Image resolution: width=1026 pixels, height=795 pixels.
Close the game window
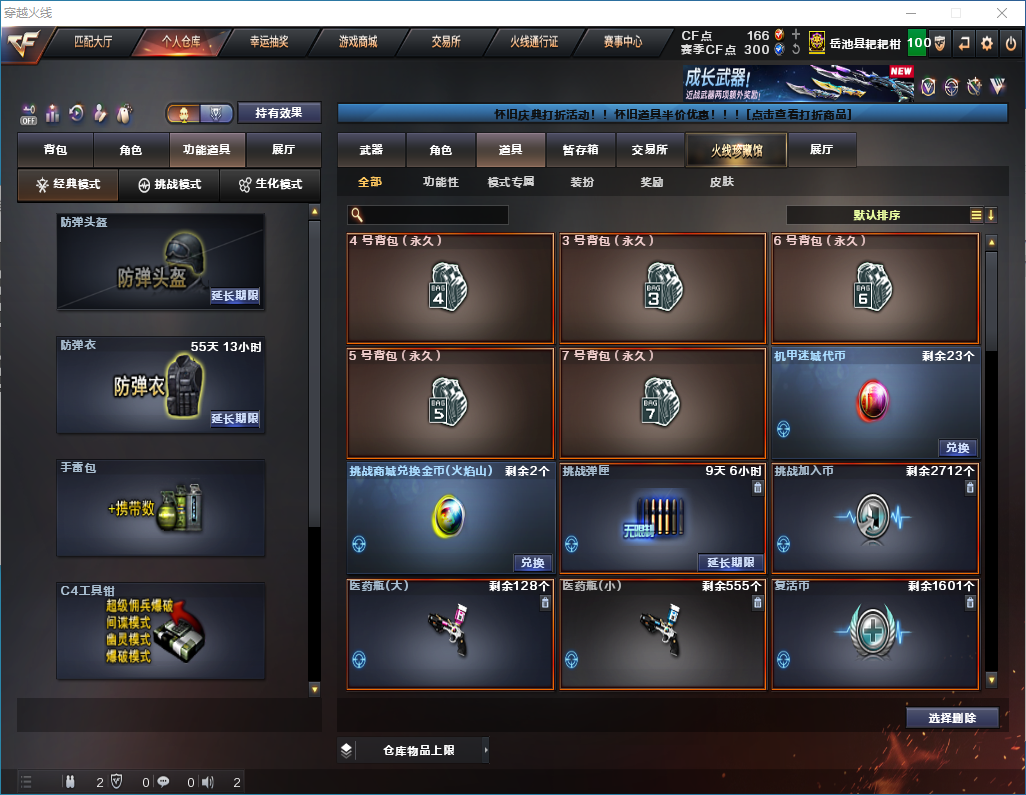point(1001,13)
